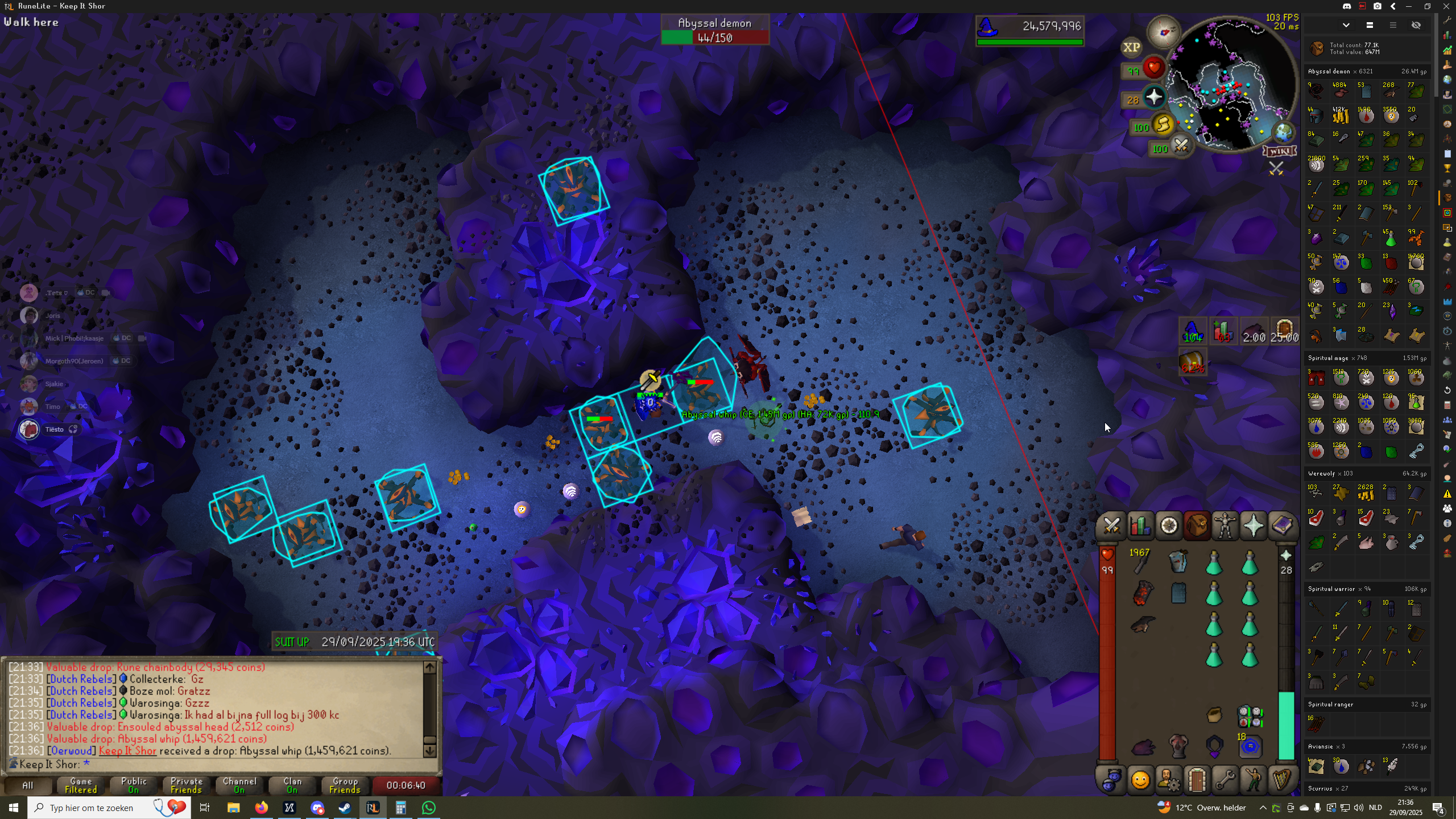Activate the special attack orb
1456x819 pixels.
pos(1181,146)
